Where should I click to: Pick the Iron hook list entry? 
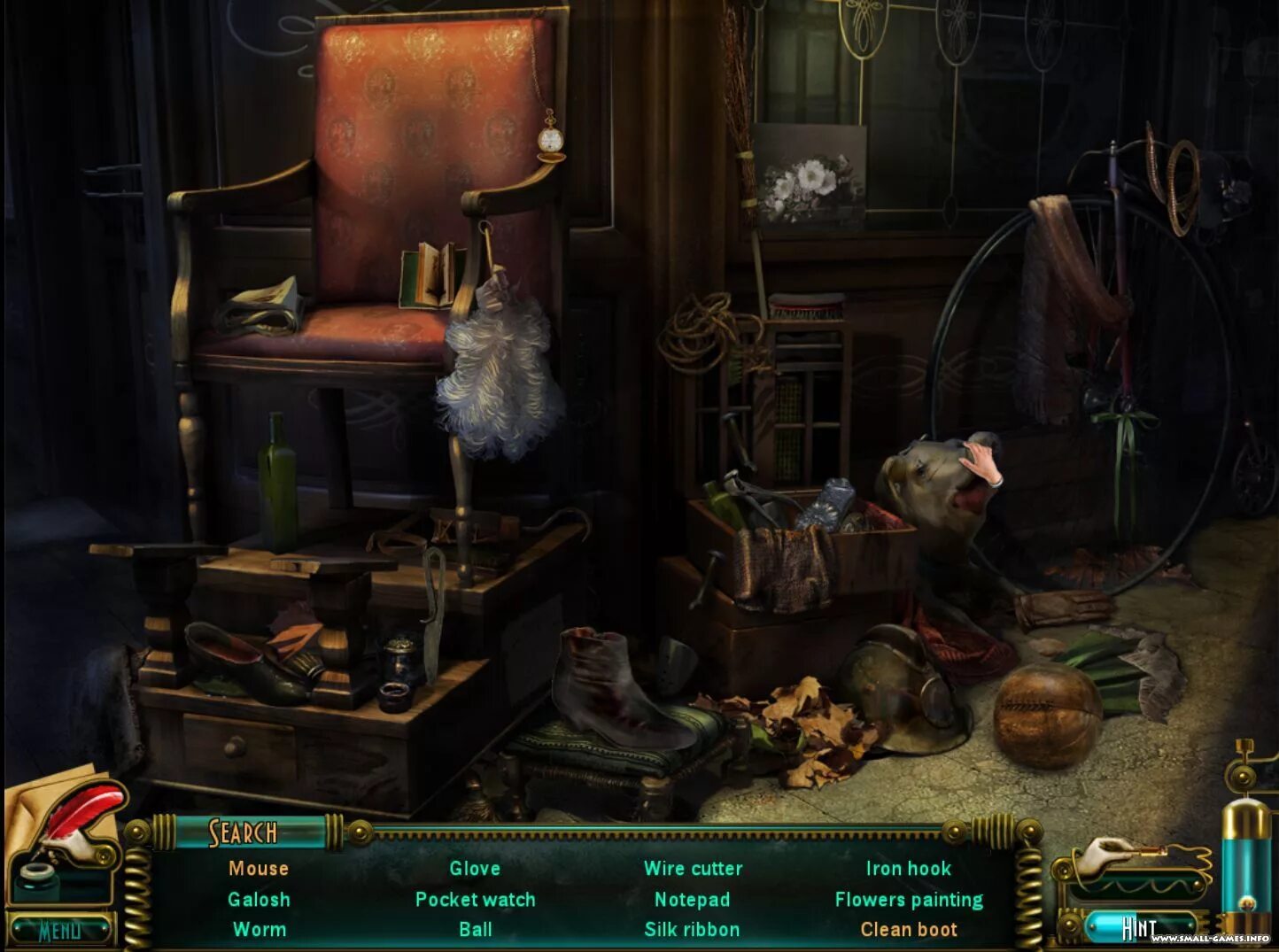[x=908, y=869]
